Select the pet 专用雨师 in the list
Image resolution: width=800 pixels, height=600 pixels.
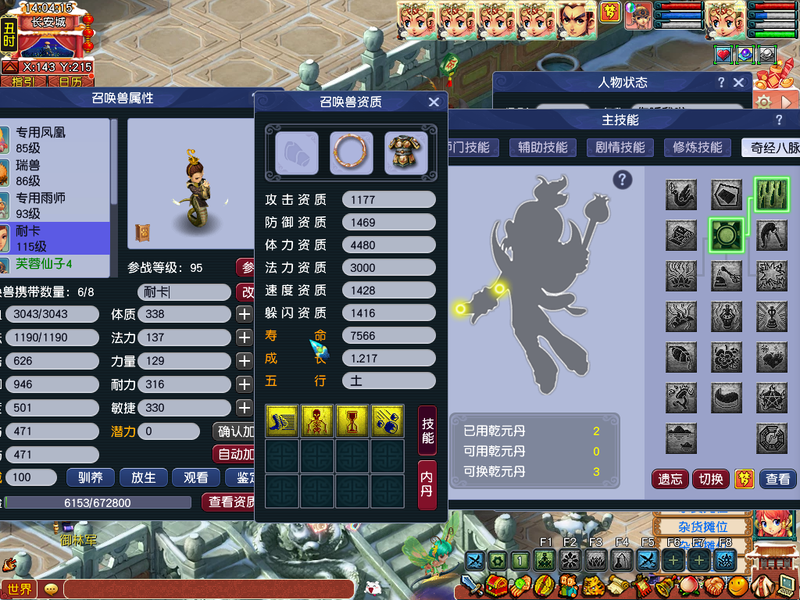click(x=42, y=206)
